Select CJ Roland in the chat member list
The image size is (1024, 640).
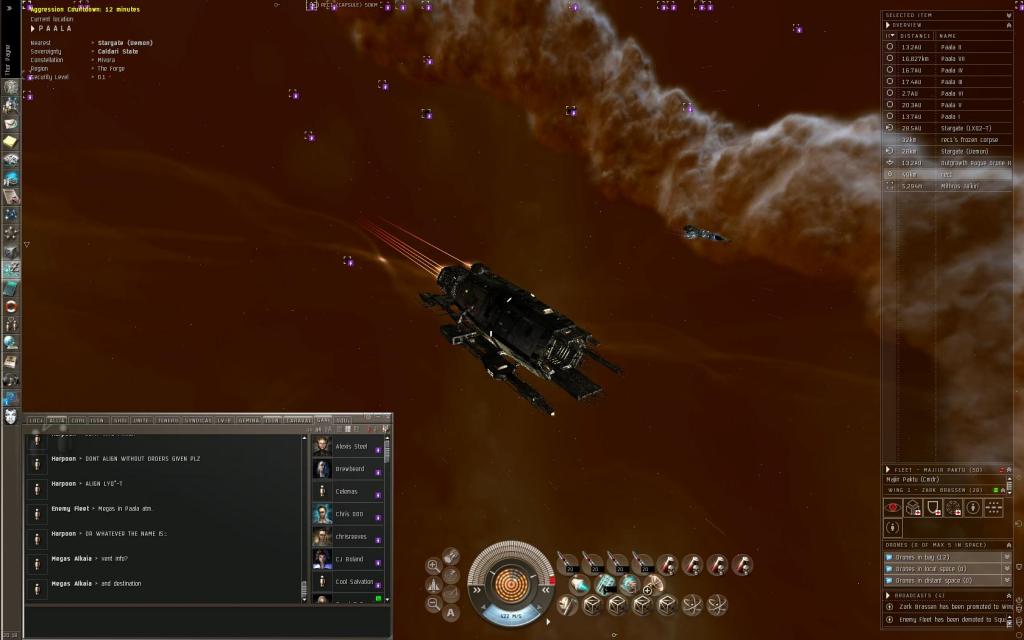pos(350,559)
